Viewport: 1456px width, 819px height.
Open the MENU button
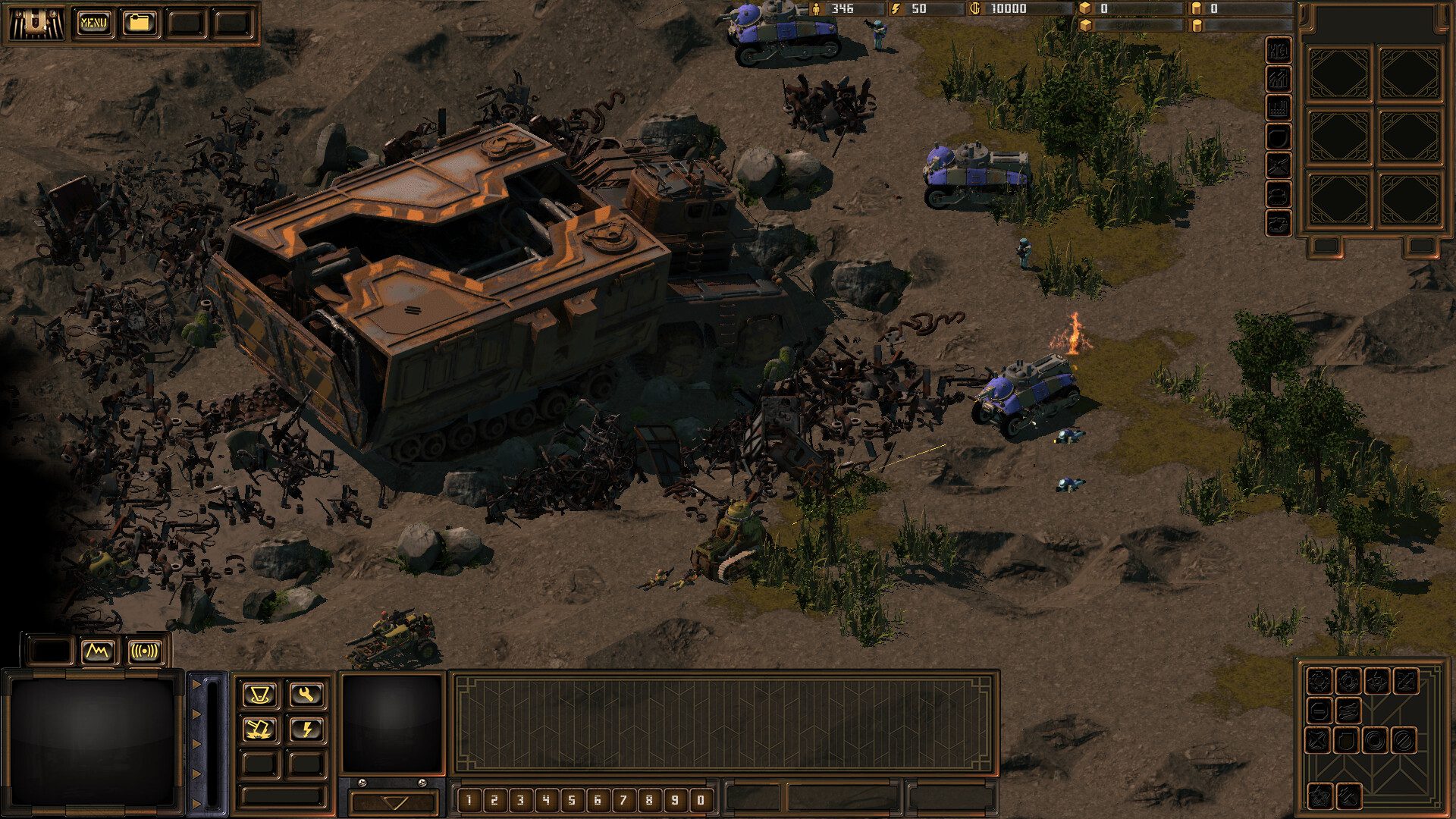click(93, 23)
